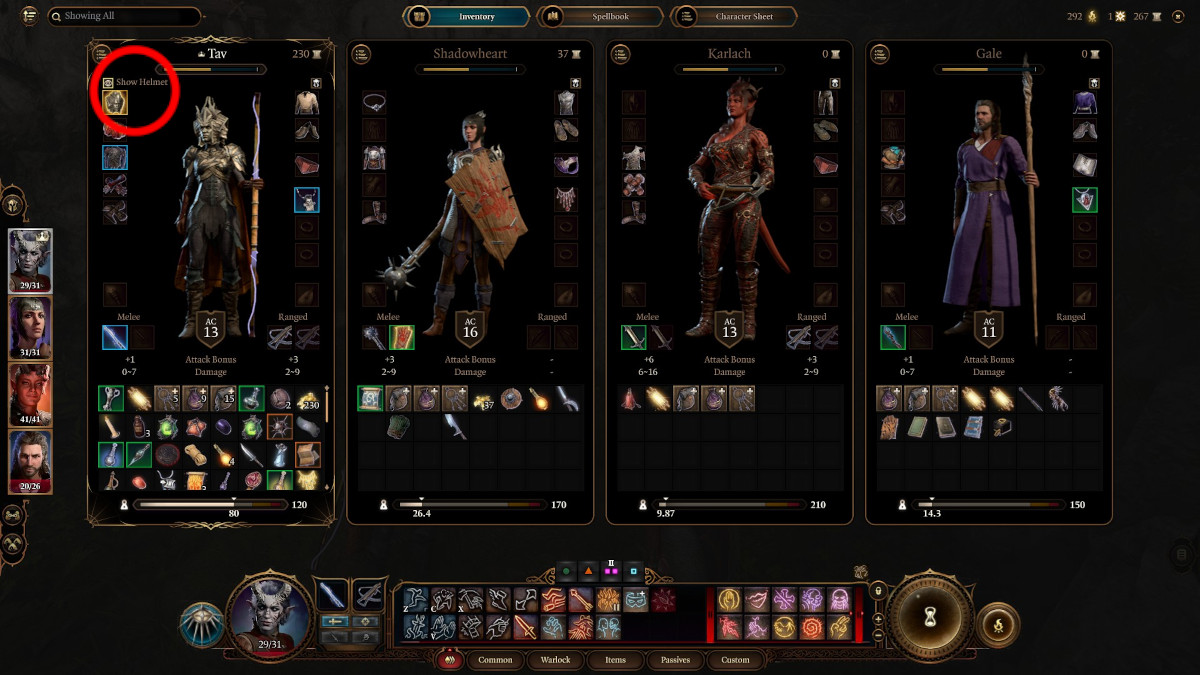1200x675 pixels.
Task: Select Shadowheart's mace melee weapon slot
Action: pyautogui.click(x=374, y=338)
